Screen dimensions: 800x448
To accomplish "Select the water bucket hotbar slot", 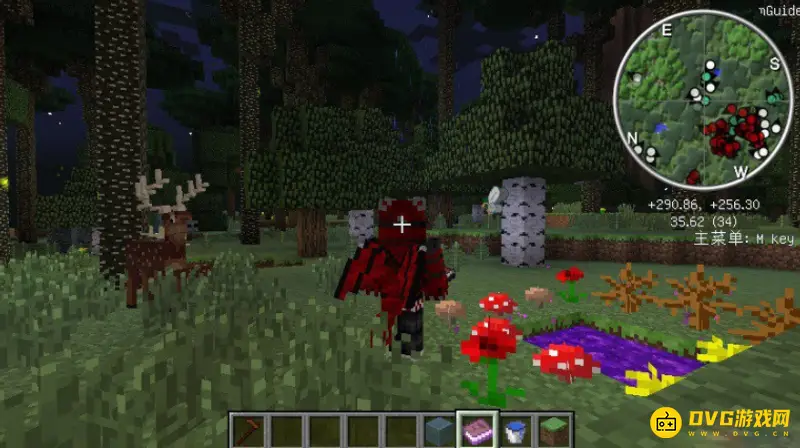I will (x=514, y=429).
